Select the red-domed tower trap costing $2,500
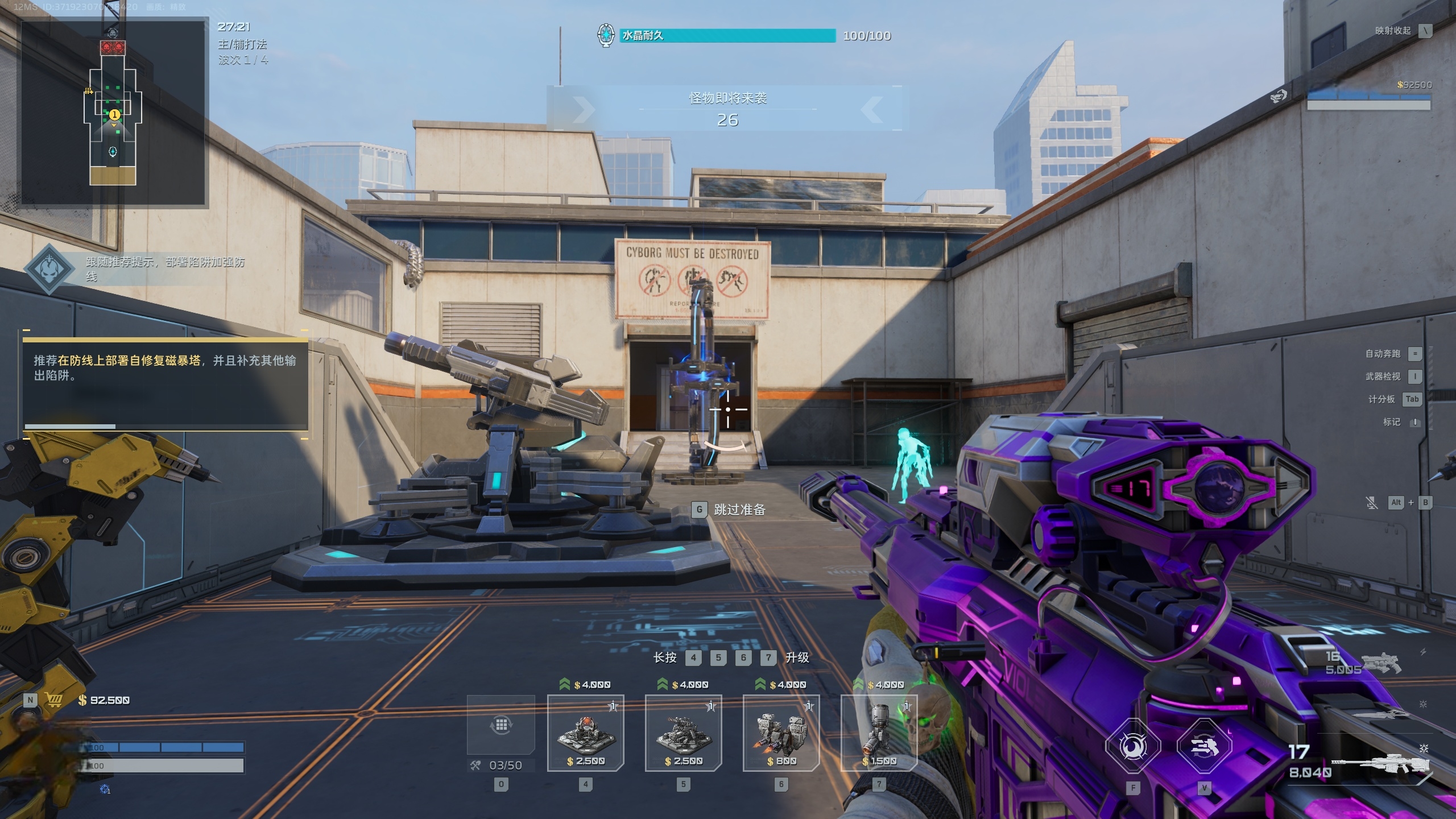 (586, 733)
